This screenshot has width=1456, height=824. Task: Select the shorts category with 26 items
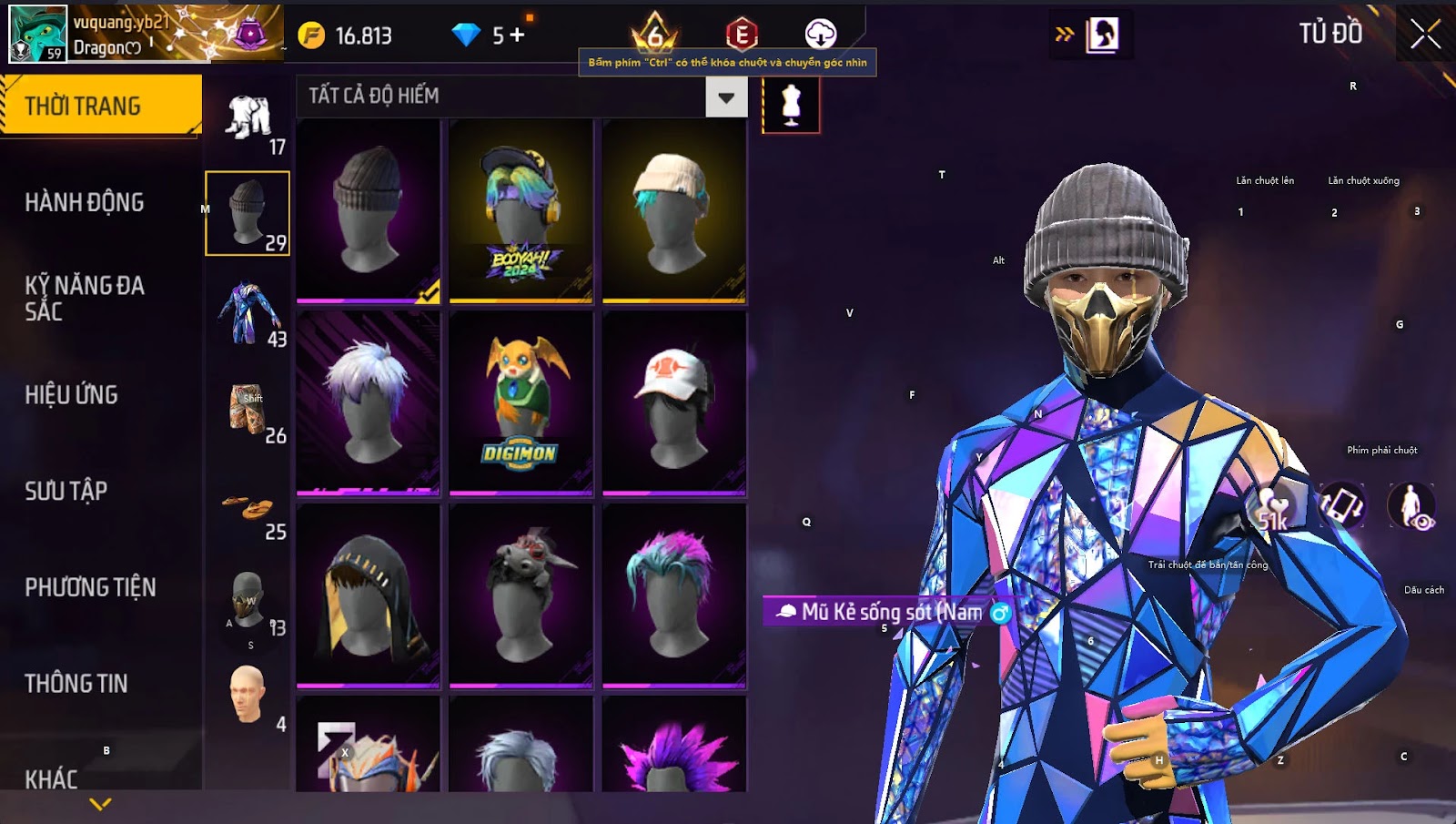tap(248, 410)
